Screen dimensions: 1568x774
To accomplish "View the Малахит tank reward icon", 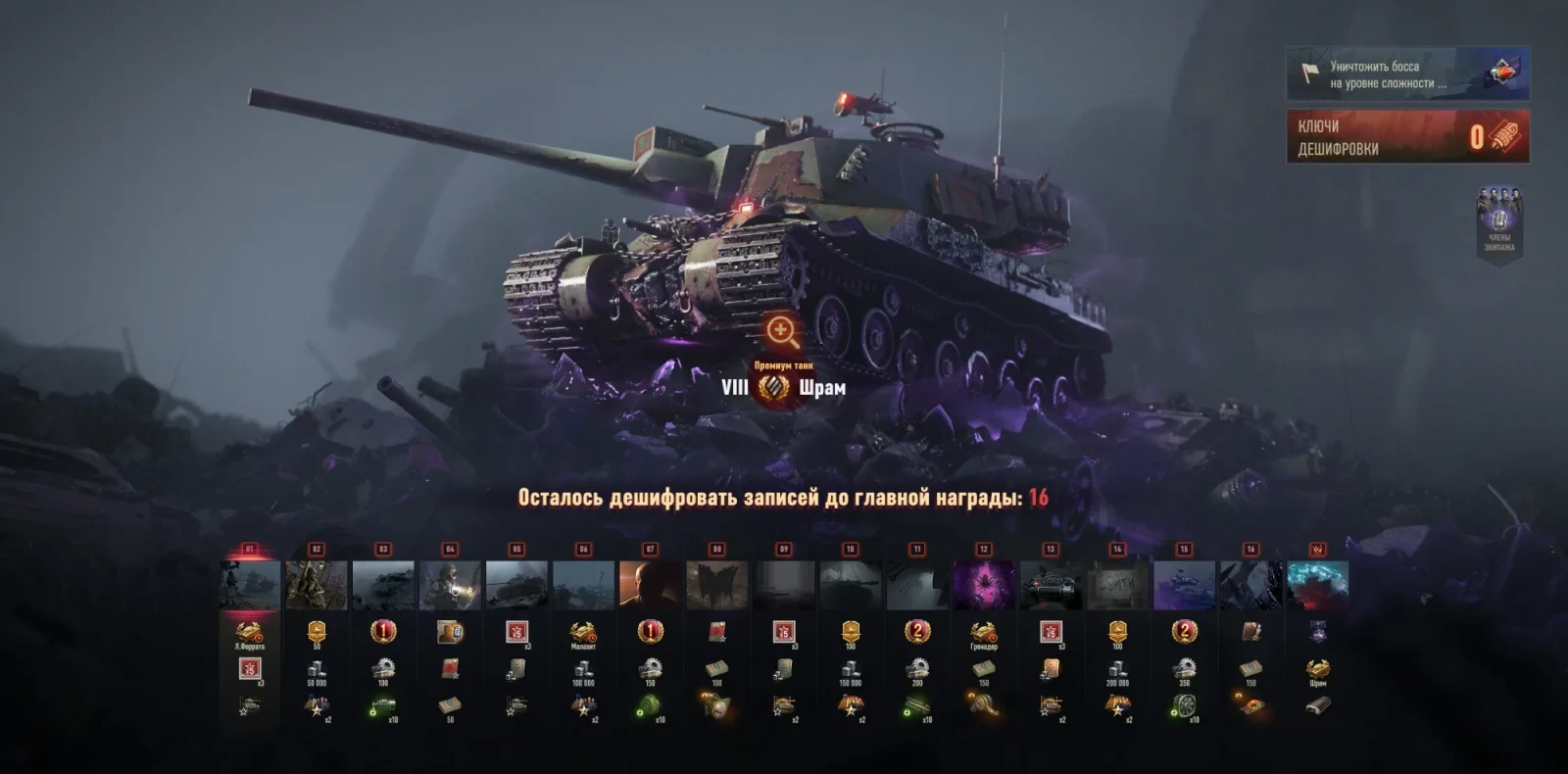I will [583, 633].
